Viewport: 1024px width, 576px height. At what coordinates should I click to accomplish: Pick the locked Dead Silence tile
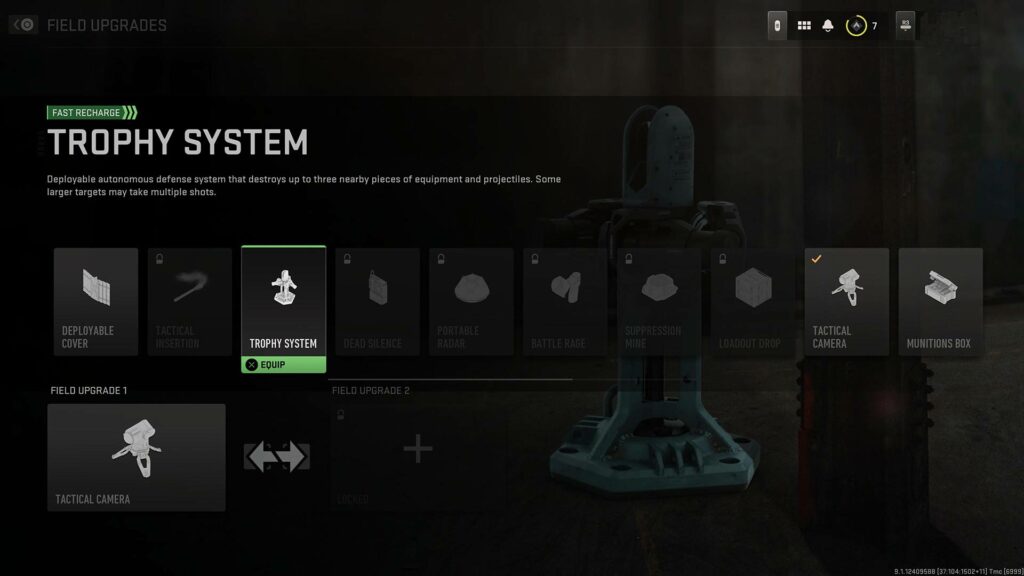pos(377,301)
